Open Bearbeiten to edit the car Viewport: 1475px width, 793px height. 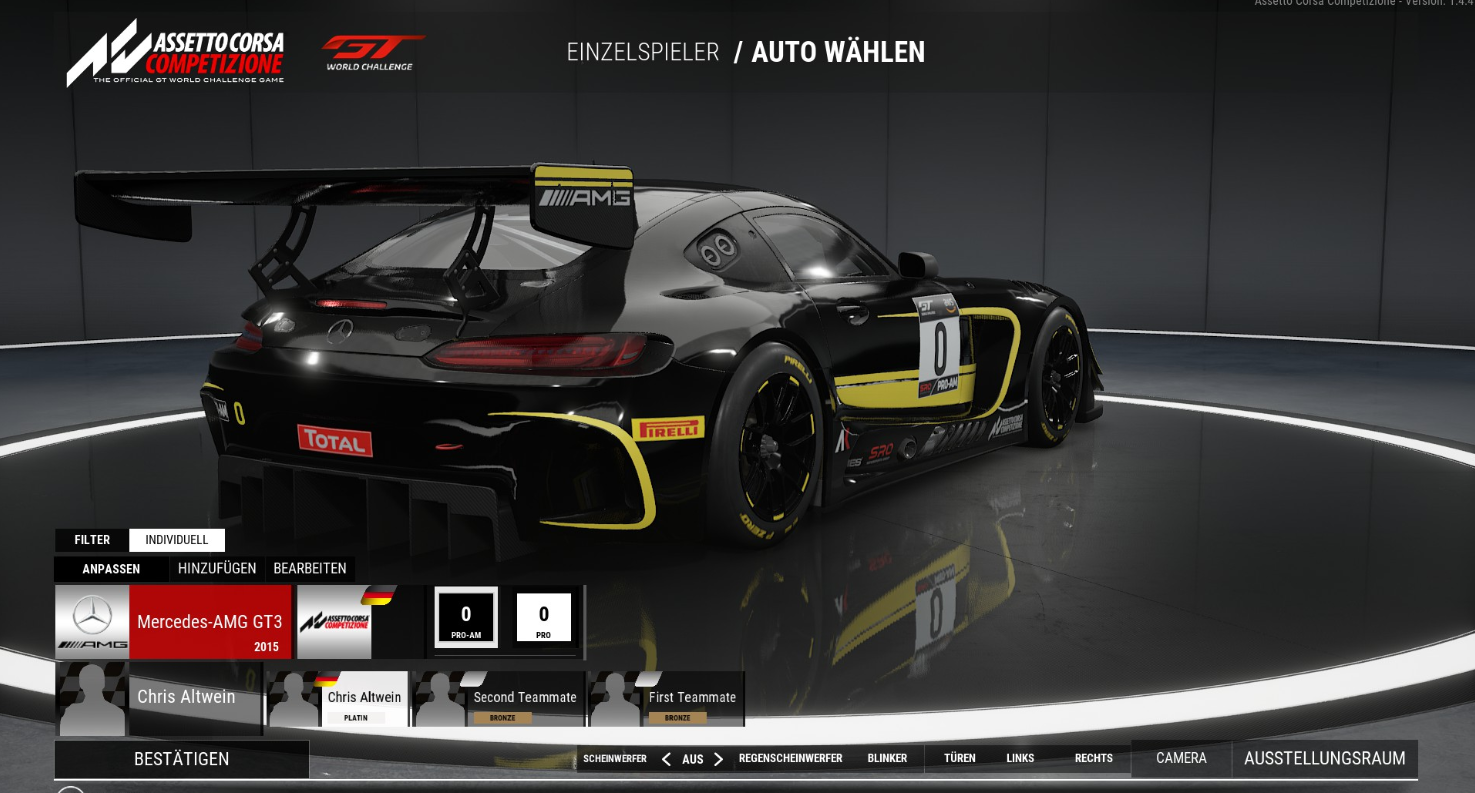(310, 569)
